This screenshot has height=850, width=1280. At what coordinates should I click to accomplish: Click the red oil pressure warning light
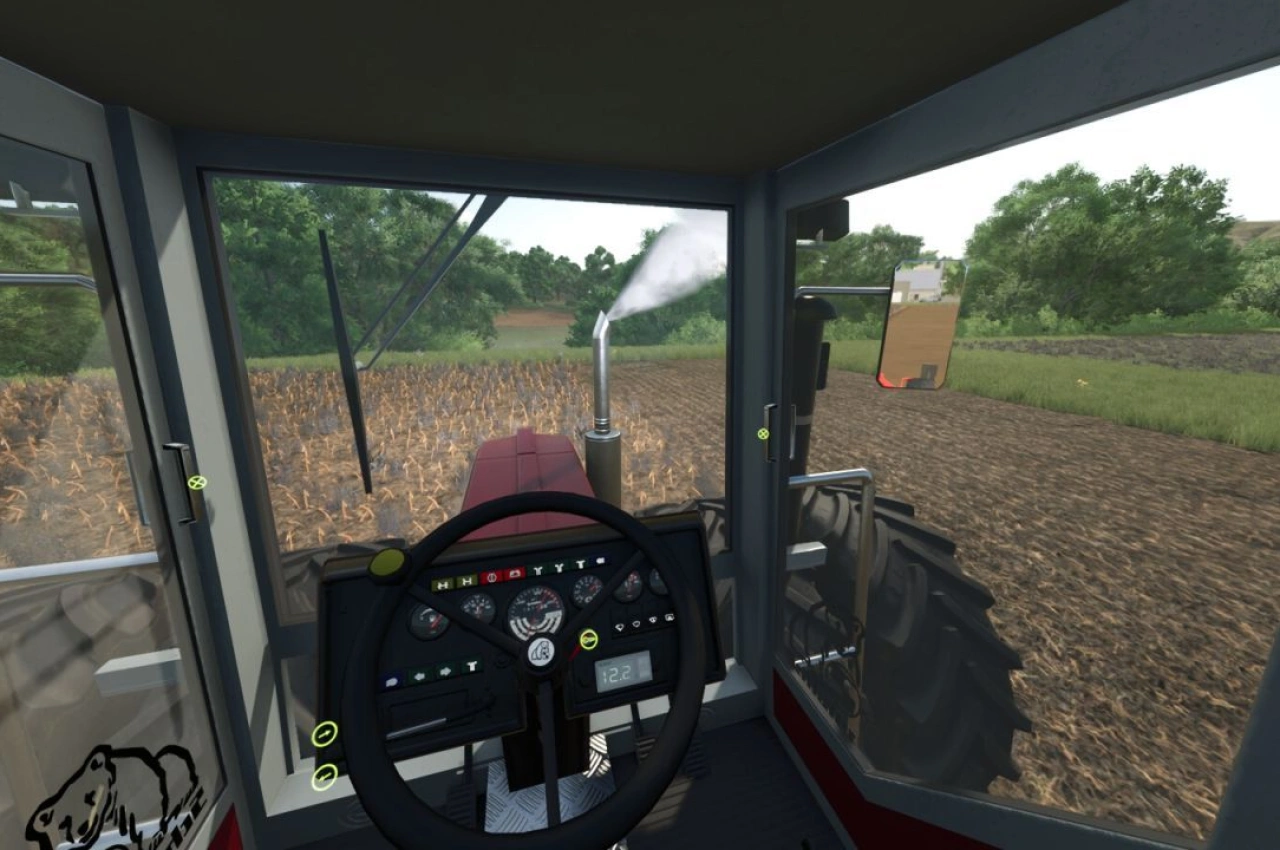(x=515, y=573)
